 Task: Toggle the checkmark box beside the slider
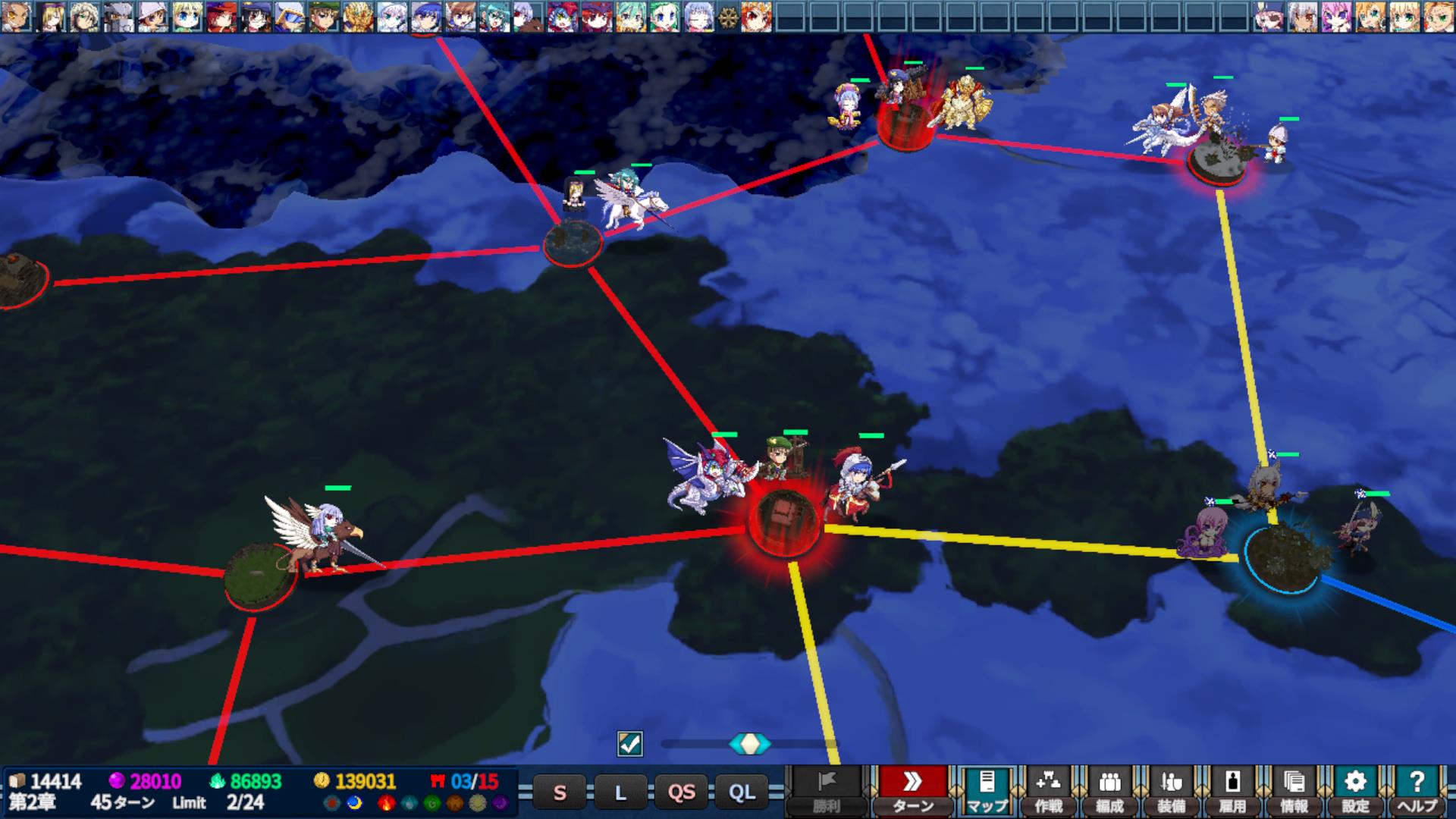pyautogui.click(x=630, y=744)
